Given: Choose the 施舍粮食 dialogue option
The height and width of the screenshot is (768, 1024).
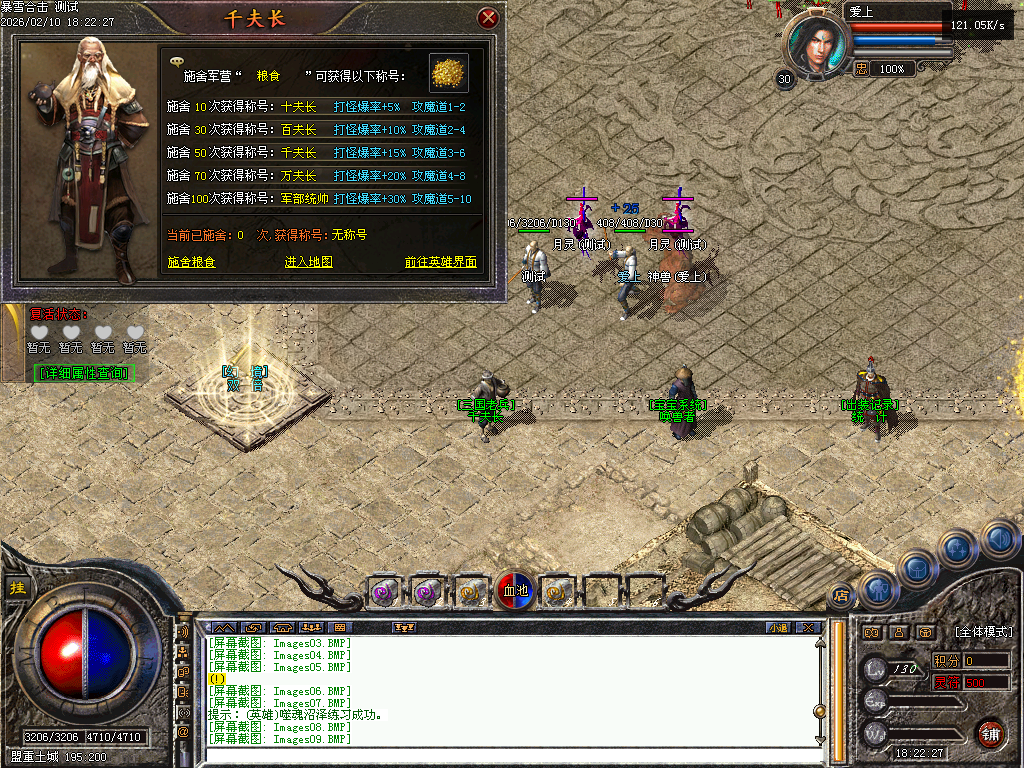Looking at the screenshot, I should tap(191, 262).
